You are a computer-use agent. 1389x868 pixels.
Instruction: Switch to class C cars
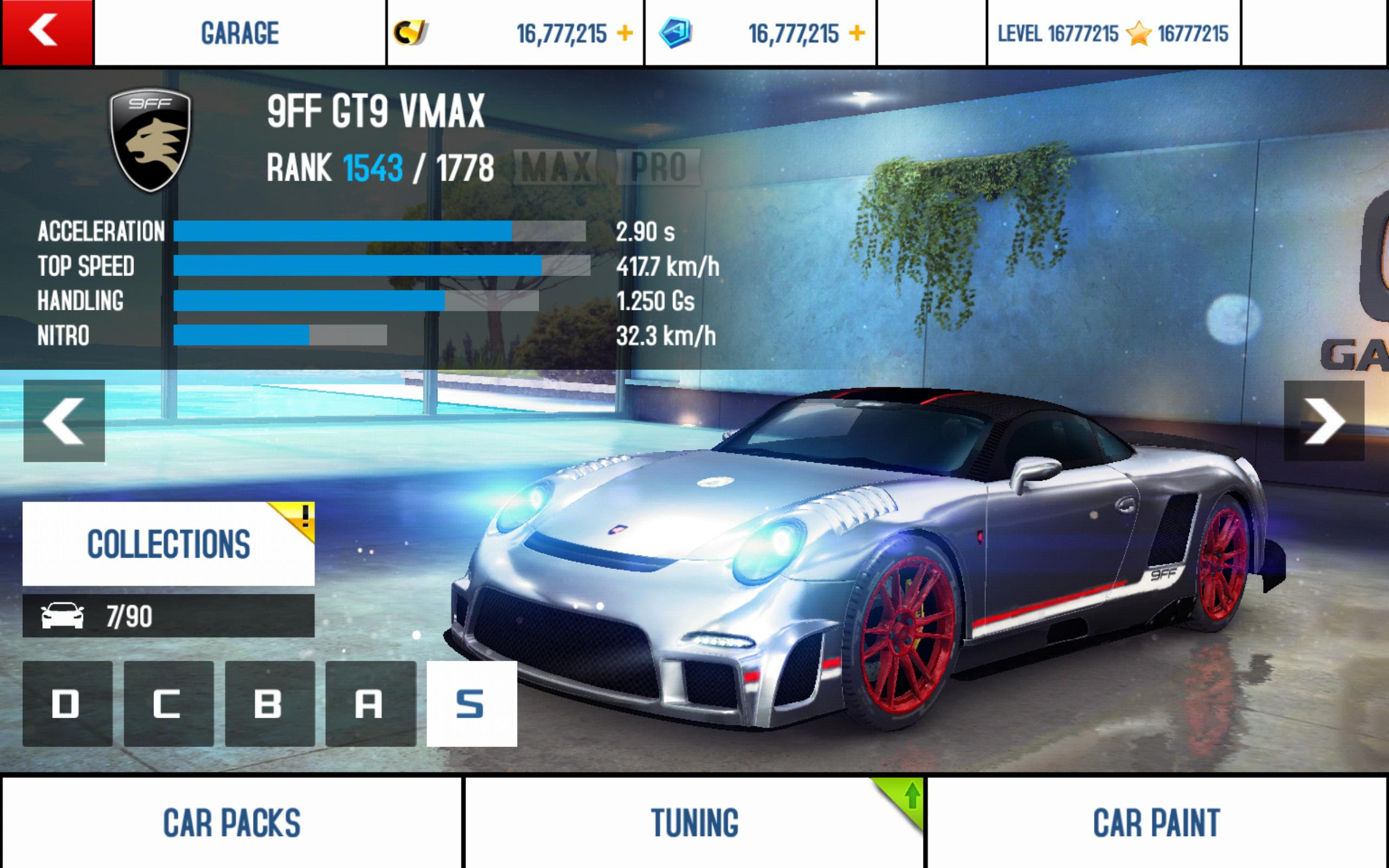point(168,703)
